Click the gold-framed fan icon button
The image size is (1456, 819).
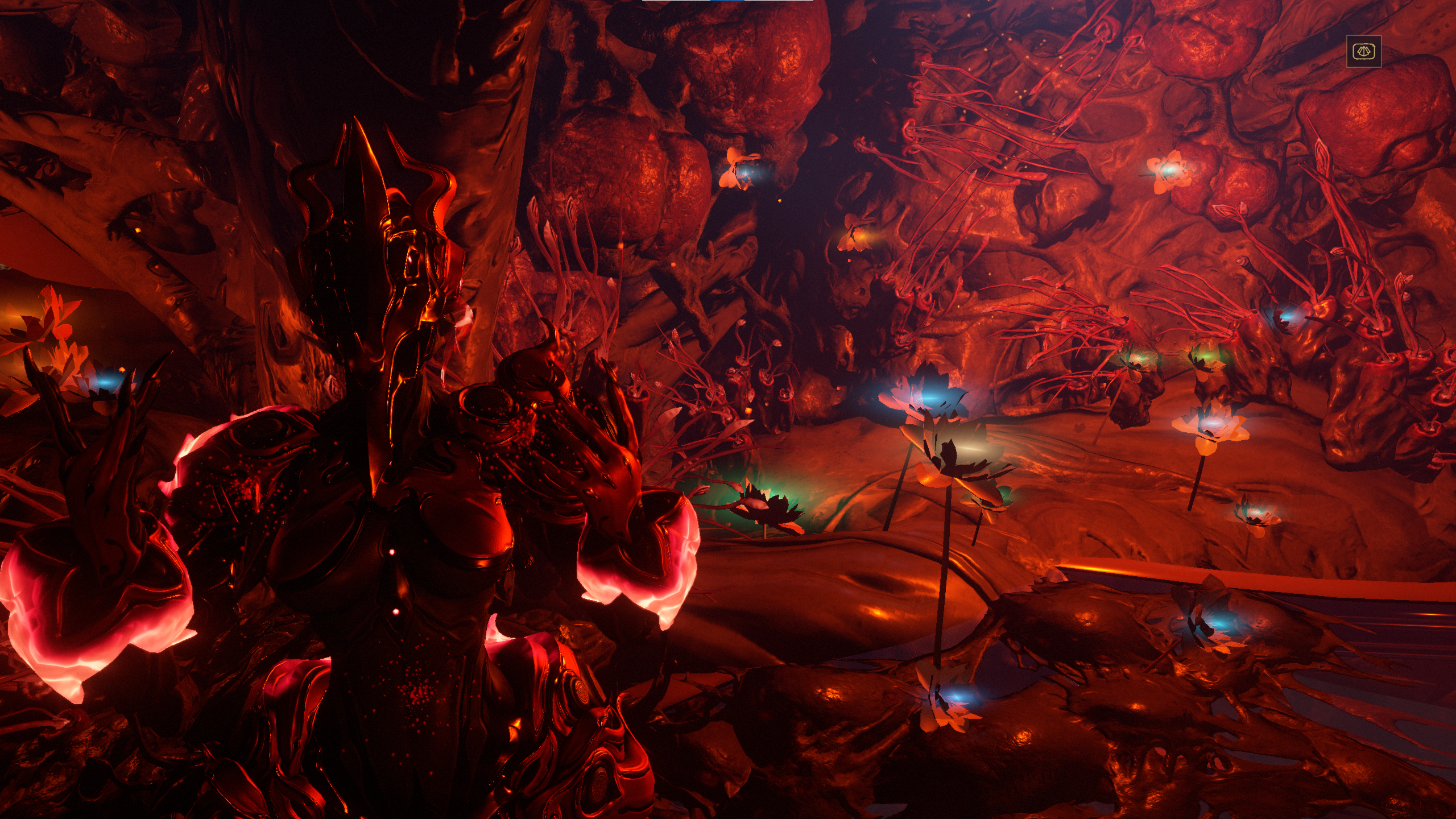[x=1363, y=52]
